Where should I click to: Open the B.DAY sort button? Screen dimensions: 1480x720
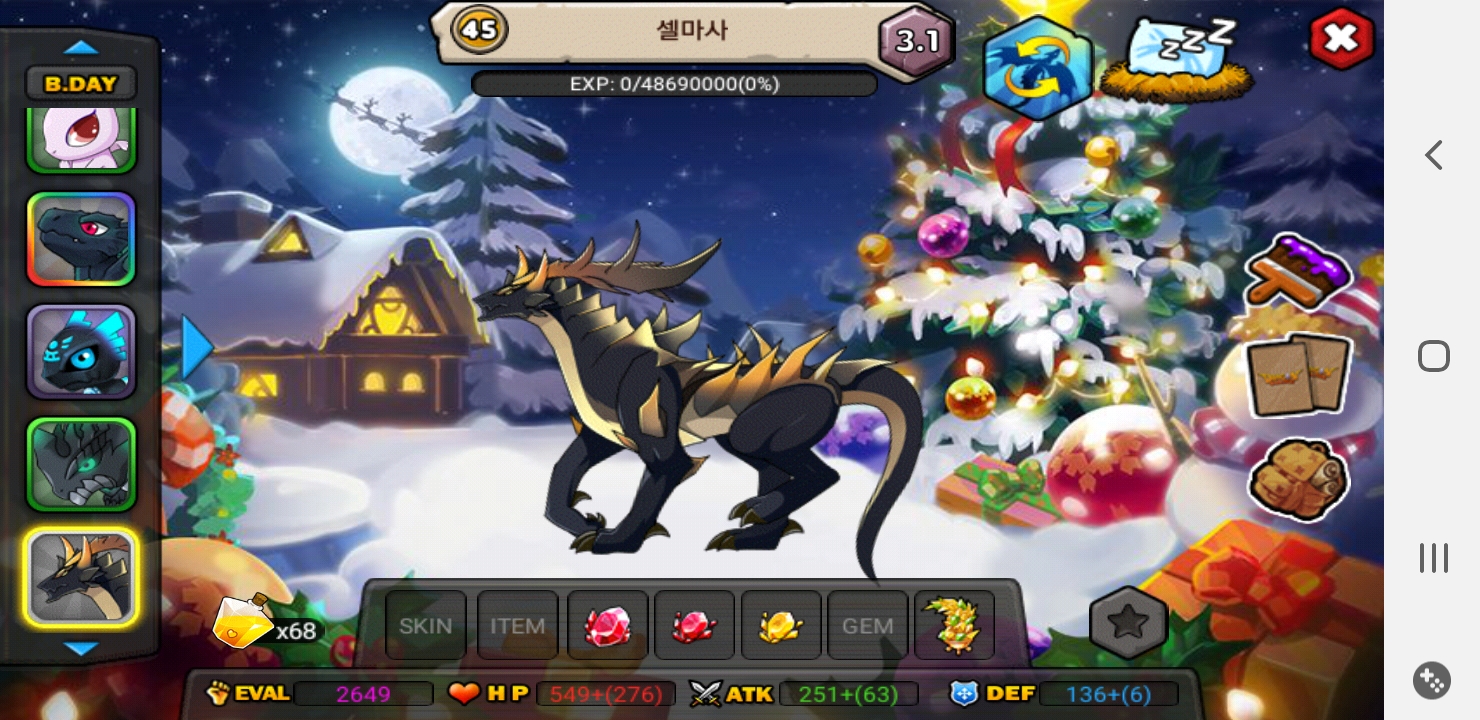(81, 83)
